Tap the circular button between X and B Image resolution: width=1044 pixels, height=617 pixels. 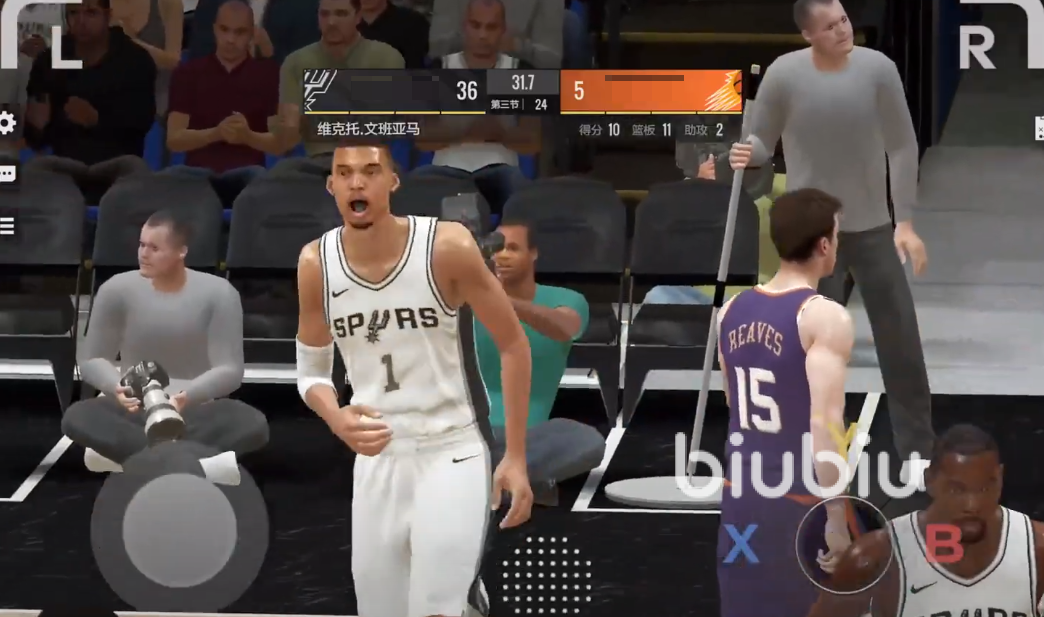[x=843, y=544]
